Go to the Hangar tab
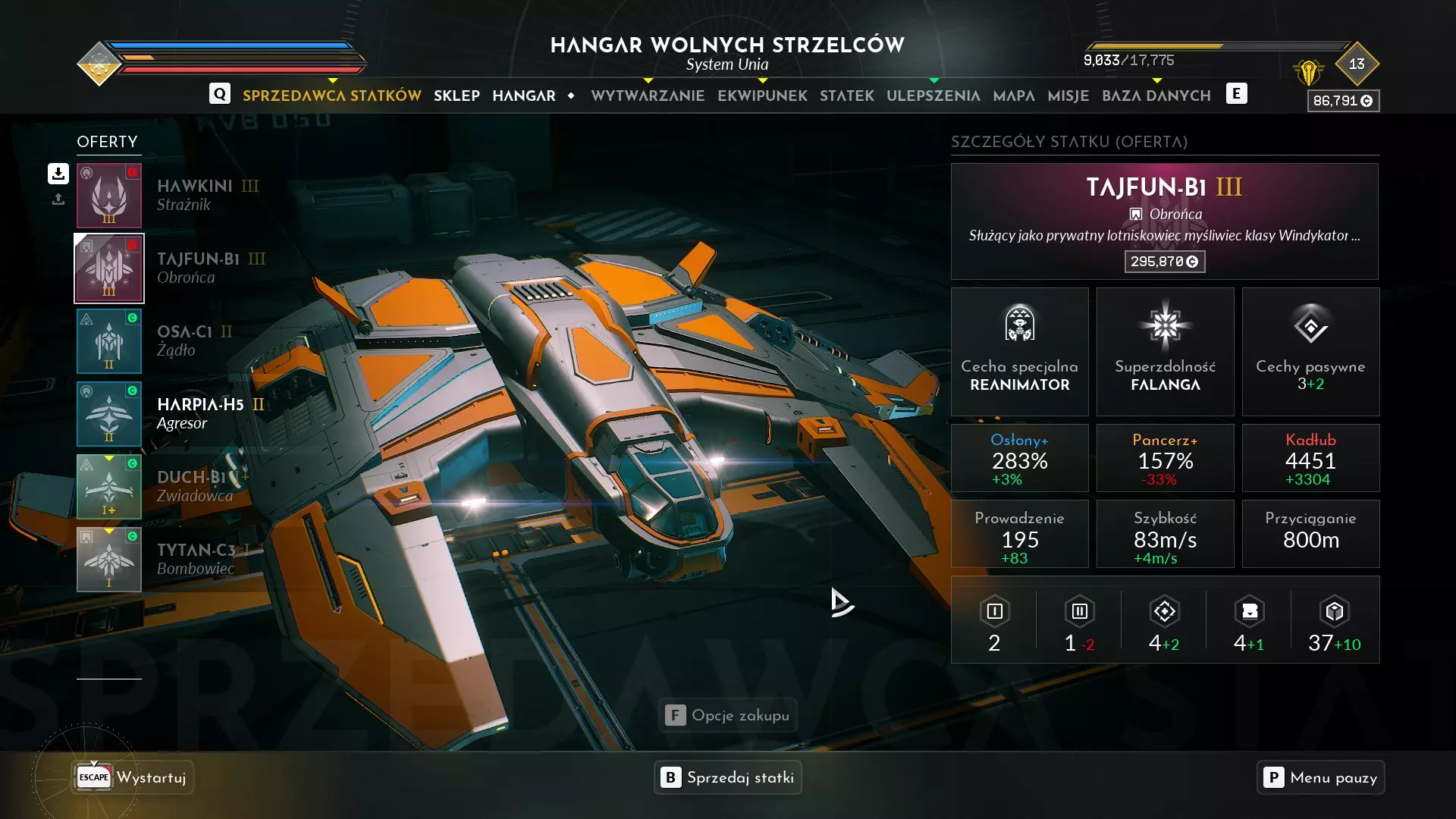Screen dimensions: 1456x819 click(x=523, y=96)
